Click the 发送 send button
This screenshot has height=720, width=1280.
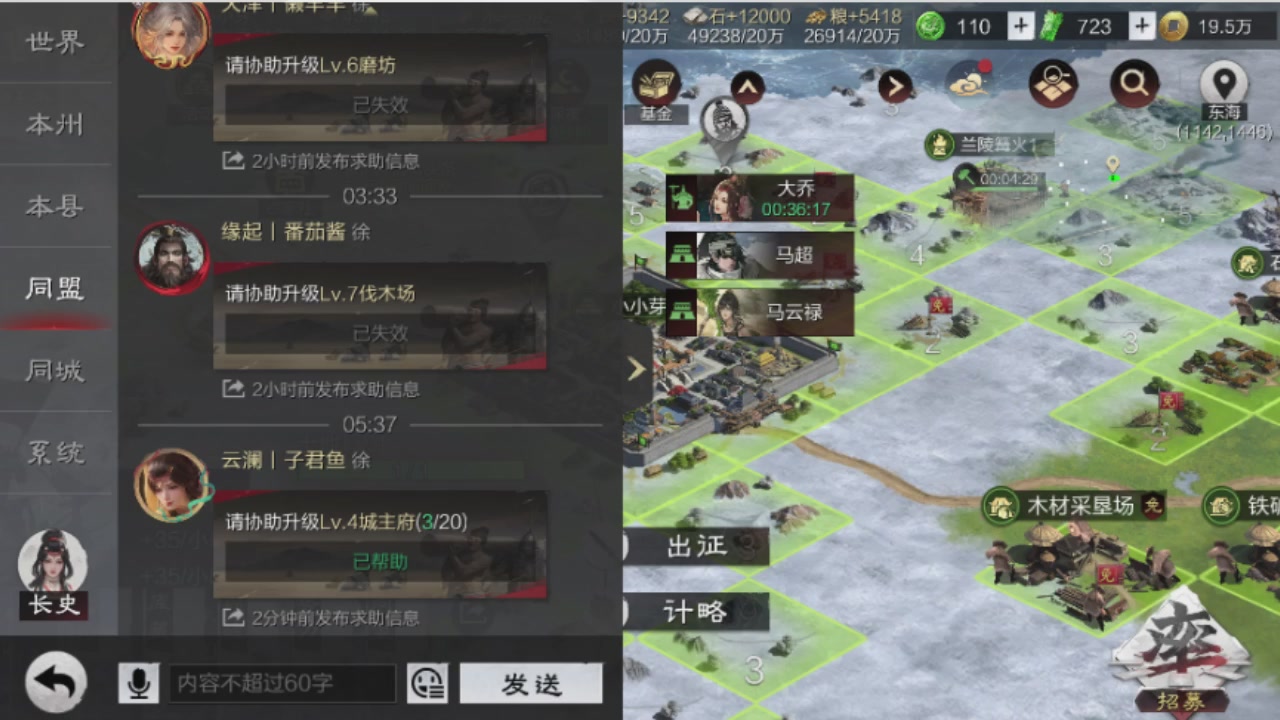(x=531, y=684)
